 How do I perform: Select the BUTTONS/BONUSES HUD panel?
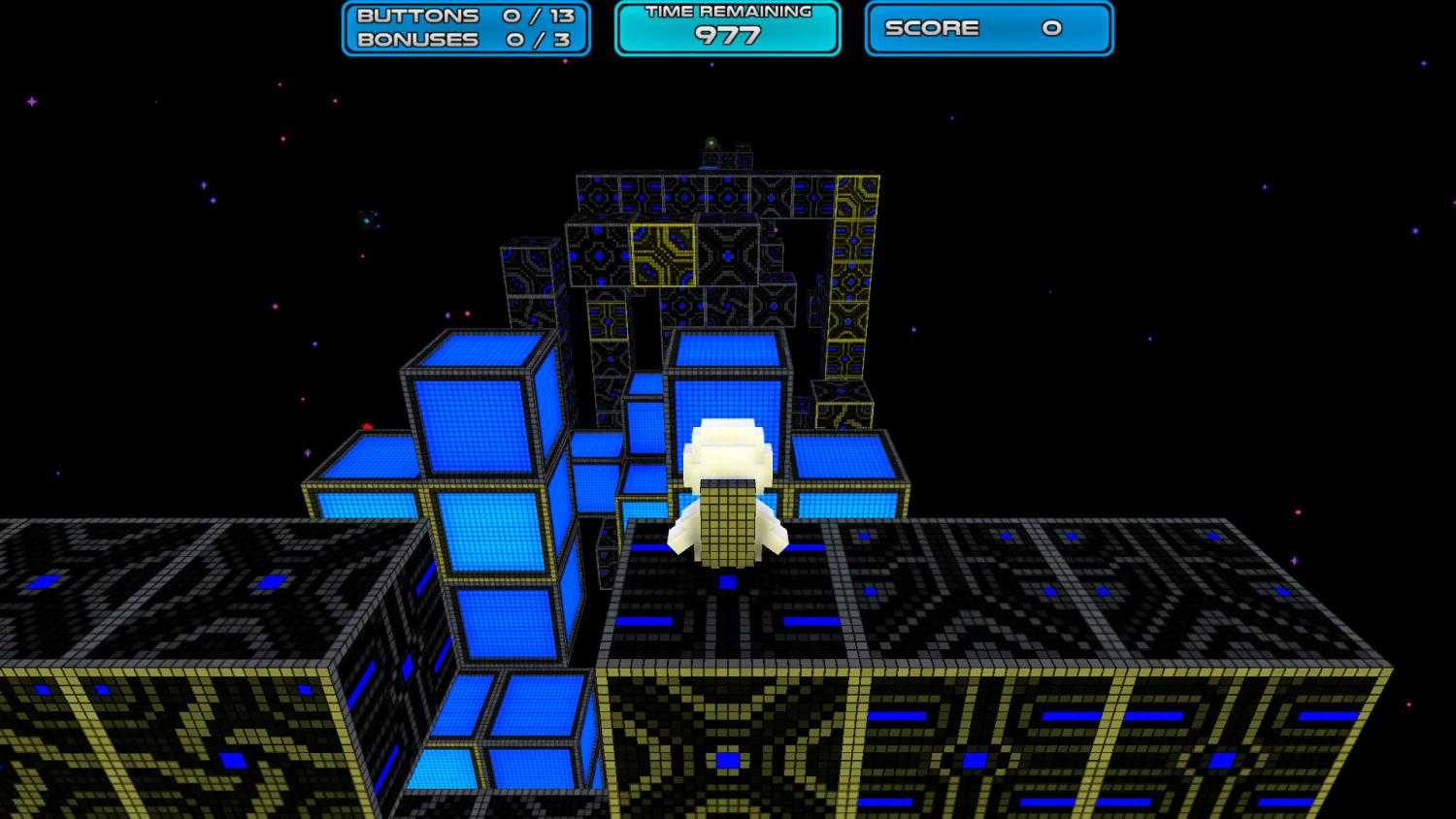[x=464, y=27]
